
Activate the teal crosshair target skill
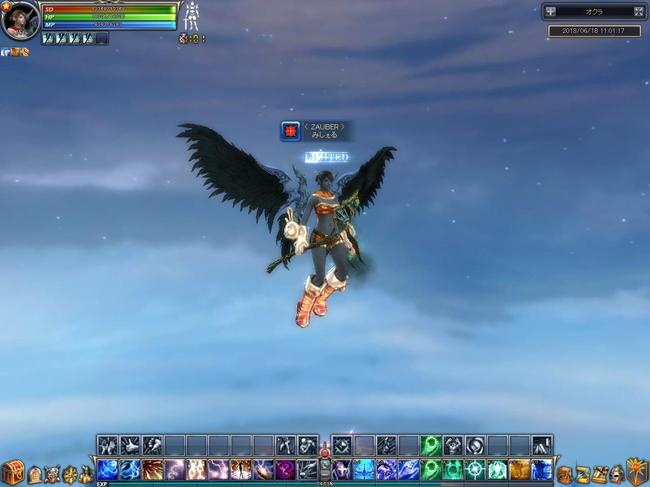click(x=475, y=469)
